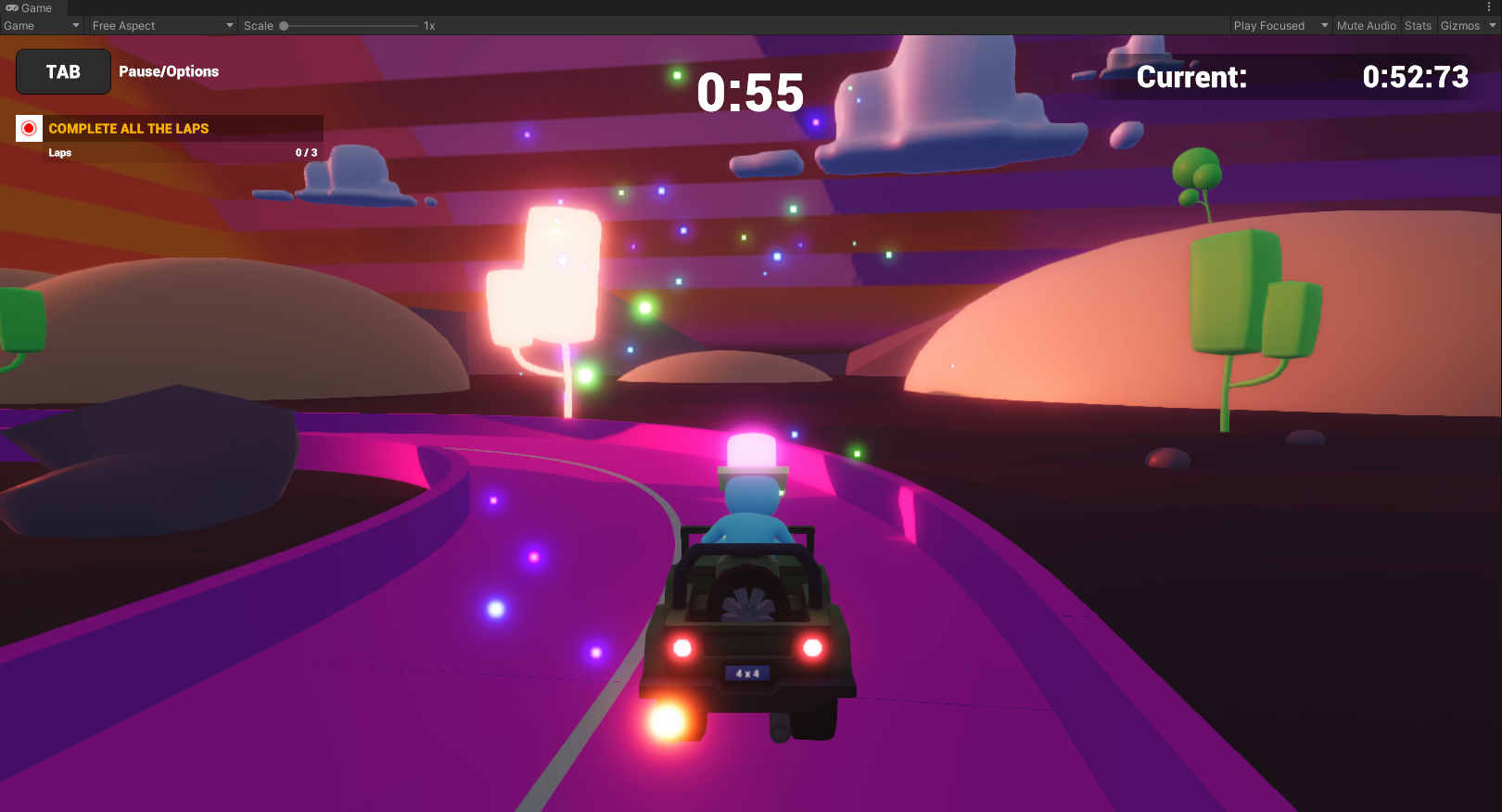The height and width of the screenshot is (812, 1502).
Task: Open the Play Focused behavior dropdown
Action: [x=1280, y=25]
